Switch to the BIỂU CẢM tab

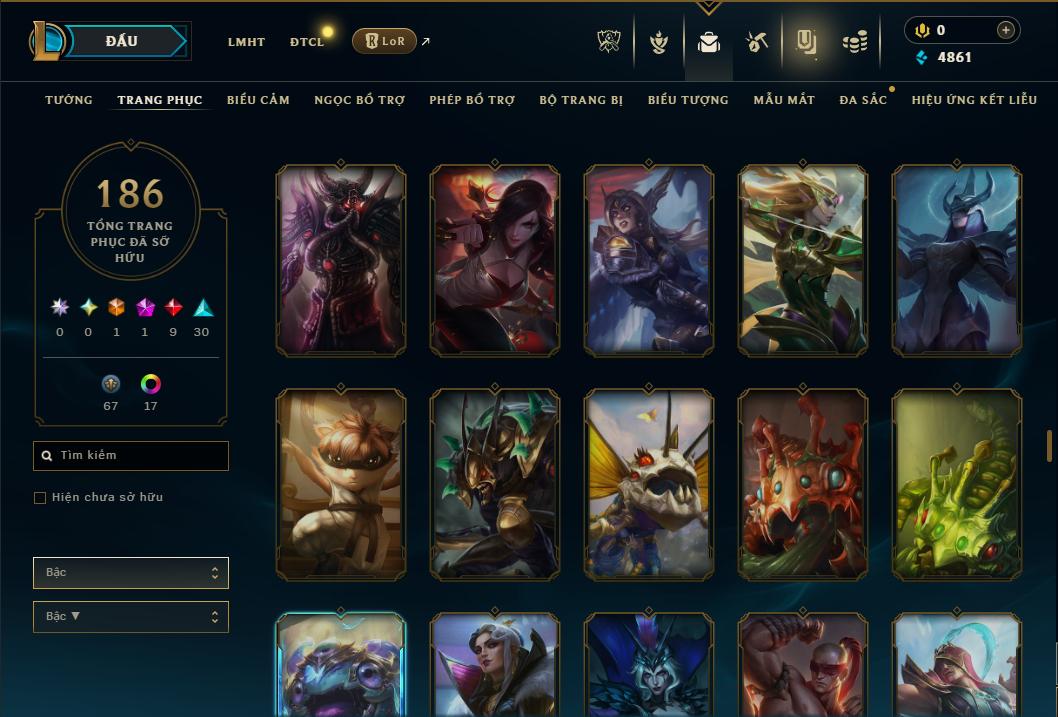pyautogui.click(x=258, y=100)
